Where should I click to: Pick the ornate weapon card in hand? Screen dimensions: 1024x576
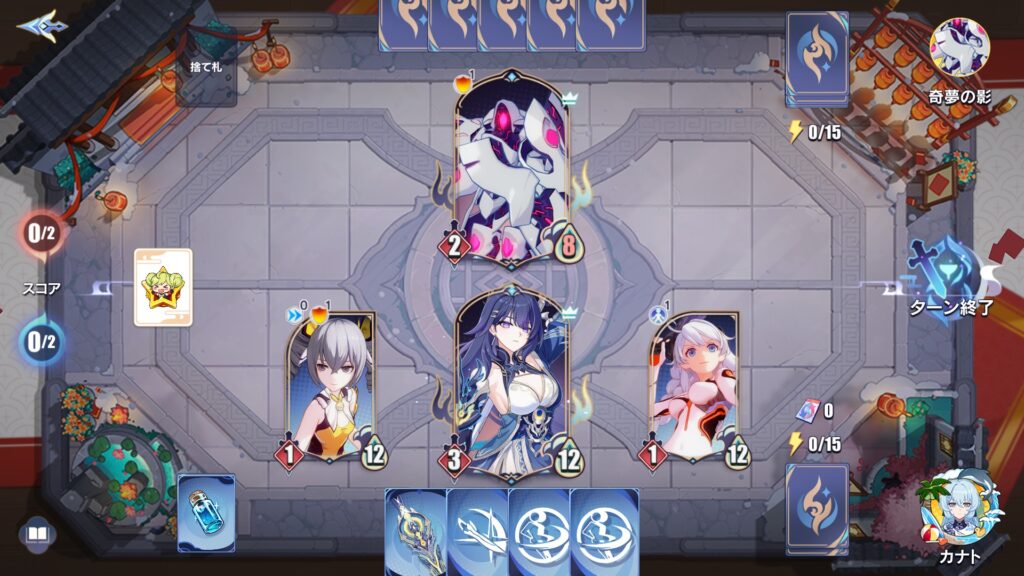[x=414, y=530]
